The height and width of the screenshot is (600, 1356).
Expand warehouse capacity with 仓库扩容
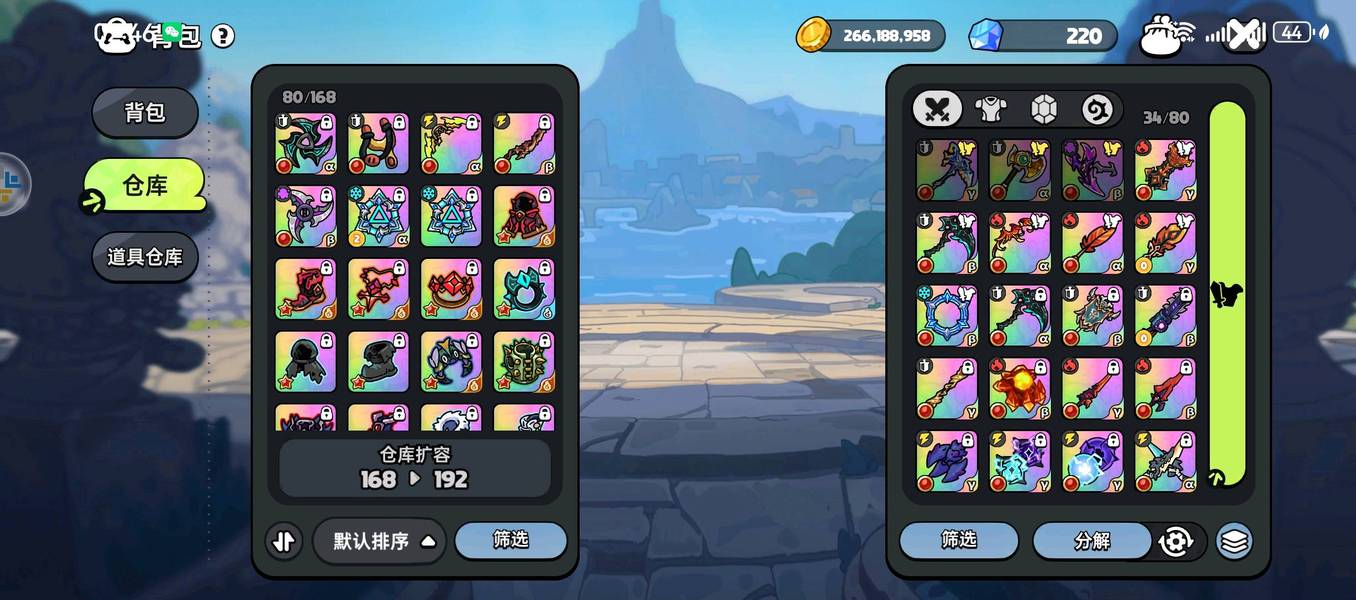(414, 467)
